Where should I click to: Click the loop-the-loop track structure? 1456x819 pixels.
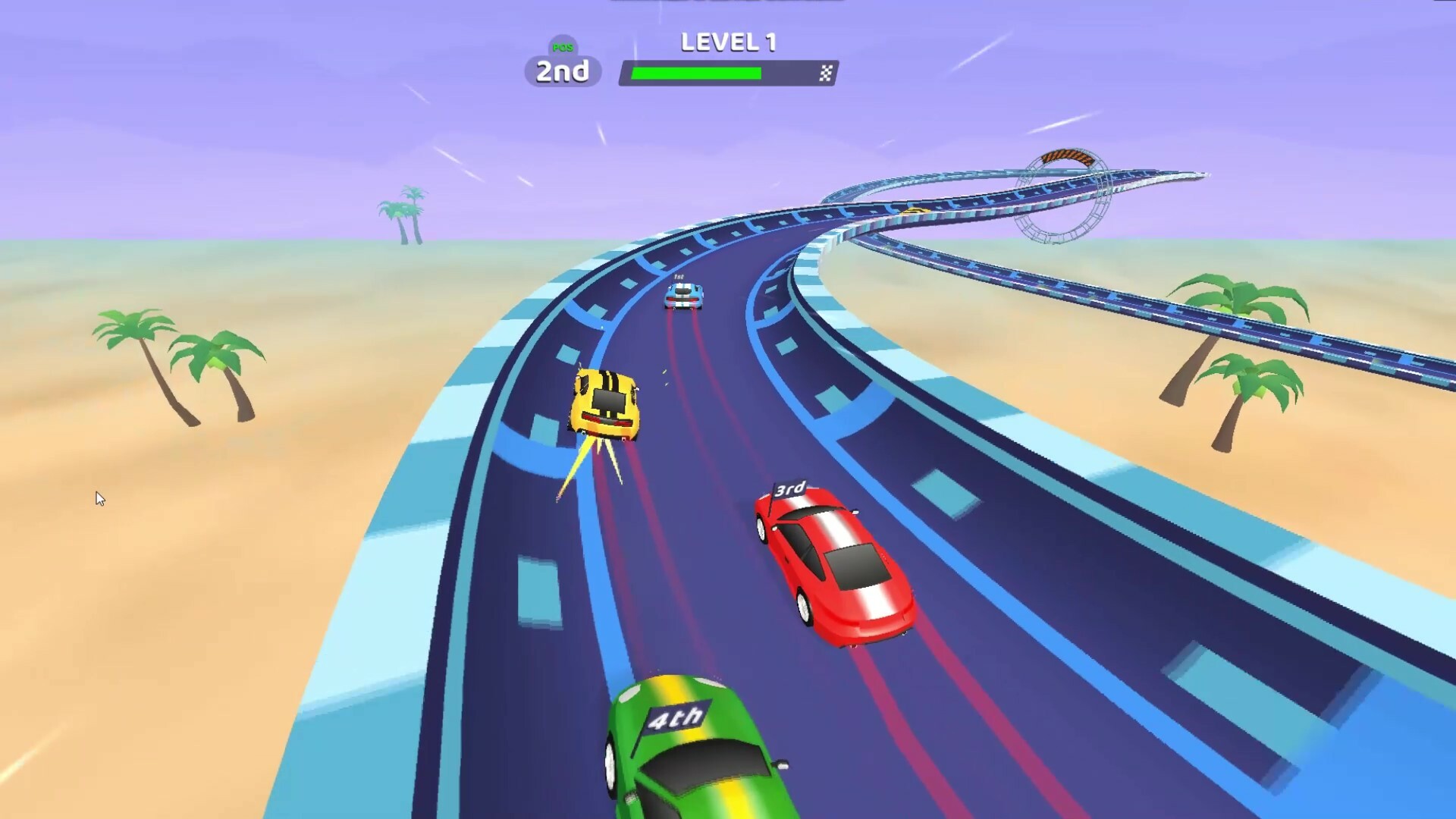(x=1065, y=193)
